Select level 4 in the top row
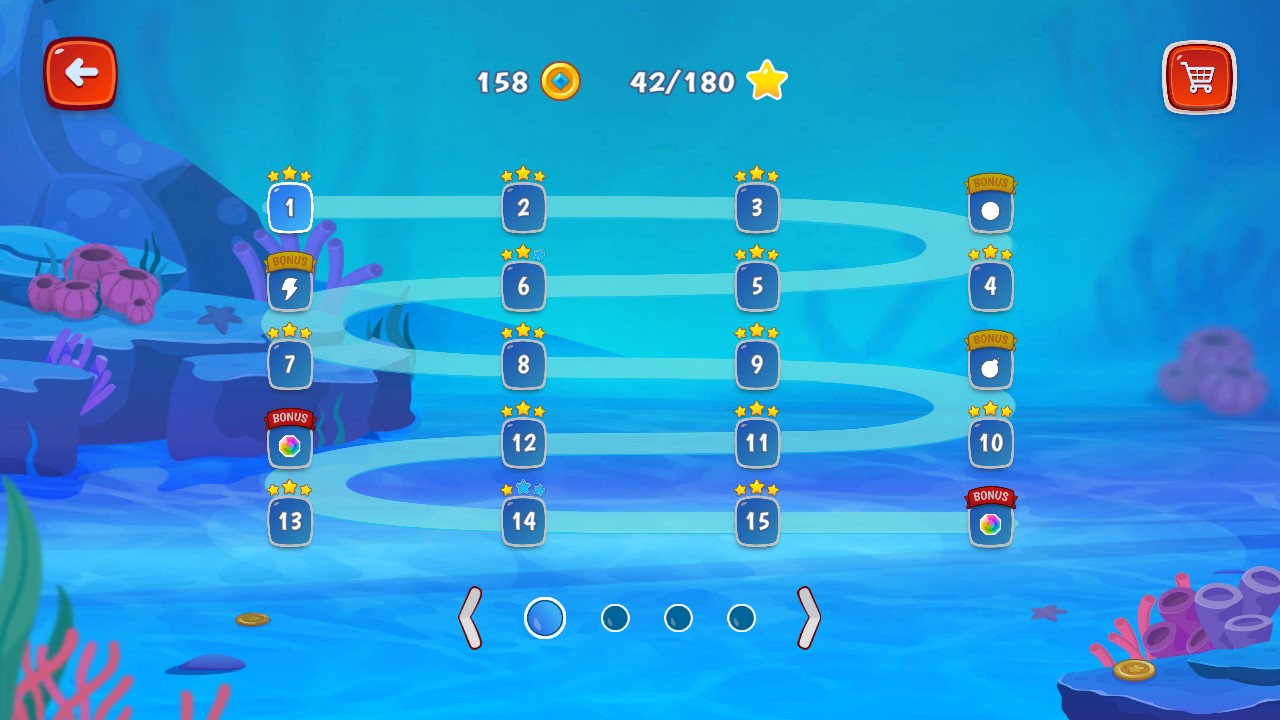The width and height of the screenshot is (1280, 720). tap(990, 286)
